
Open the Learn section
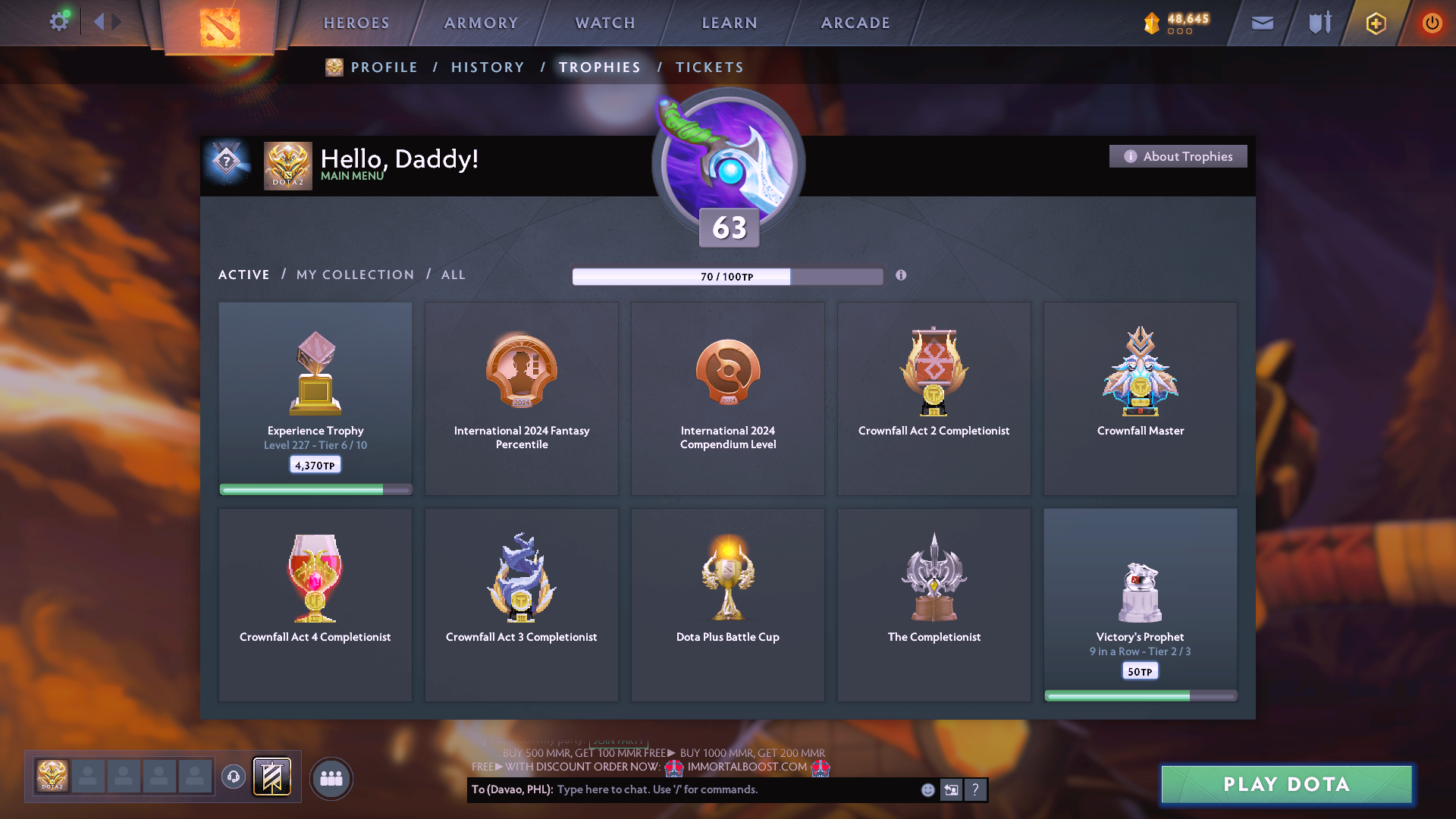pos(730,23)
